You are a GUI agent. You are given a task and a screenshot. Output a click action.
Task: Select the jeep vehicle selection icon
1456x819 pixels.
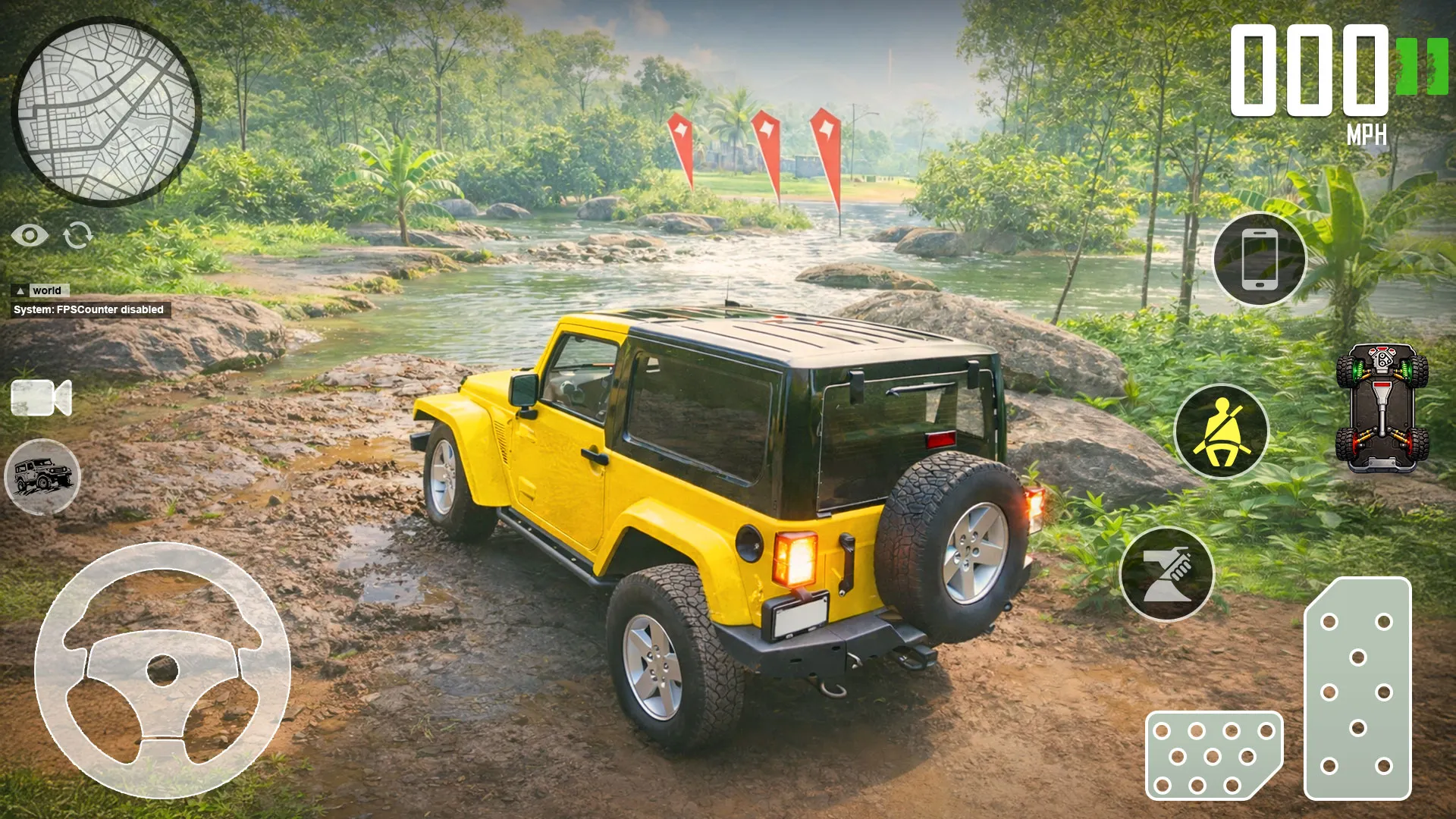click(42, 476)
